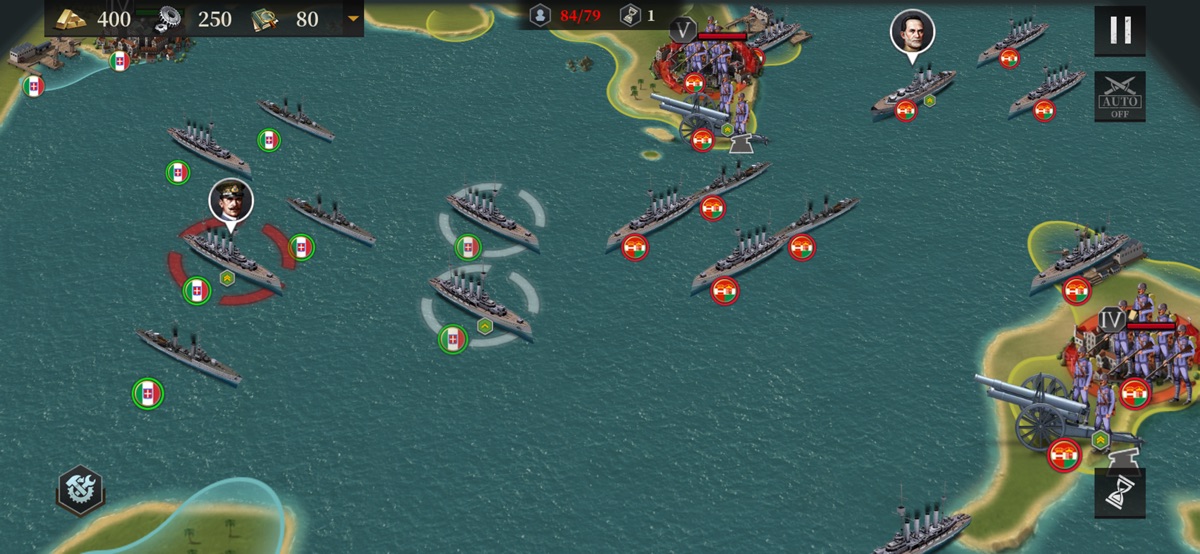
Task: Inspect the bald enemy general portrait
Action: (912, 30)
